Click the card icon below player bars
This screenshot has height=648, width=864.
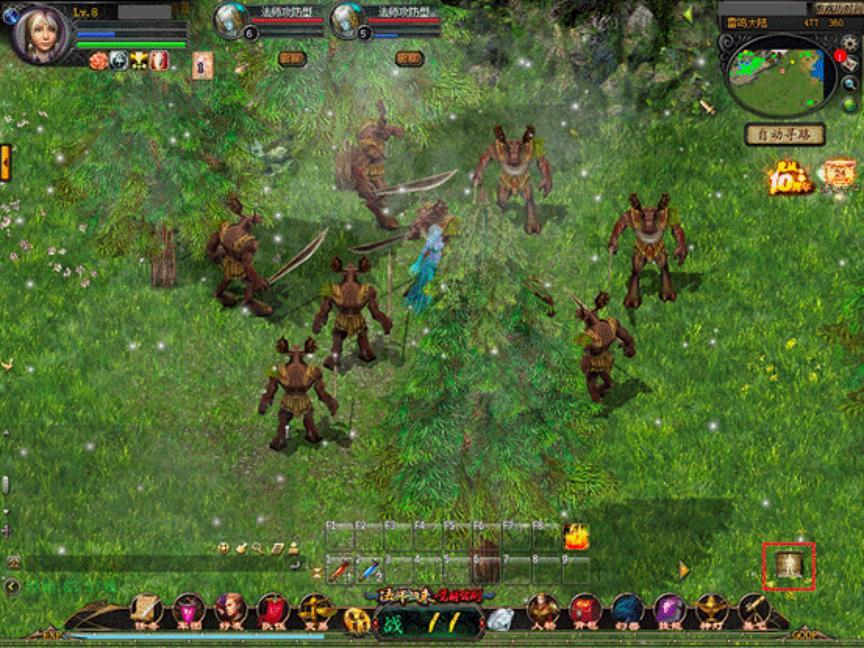pyautogui.click(x=202, y=64)
